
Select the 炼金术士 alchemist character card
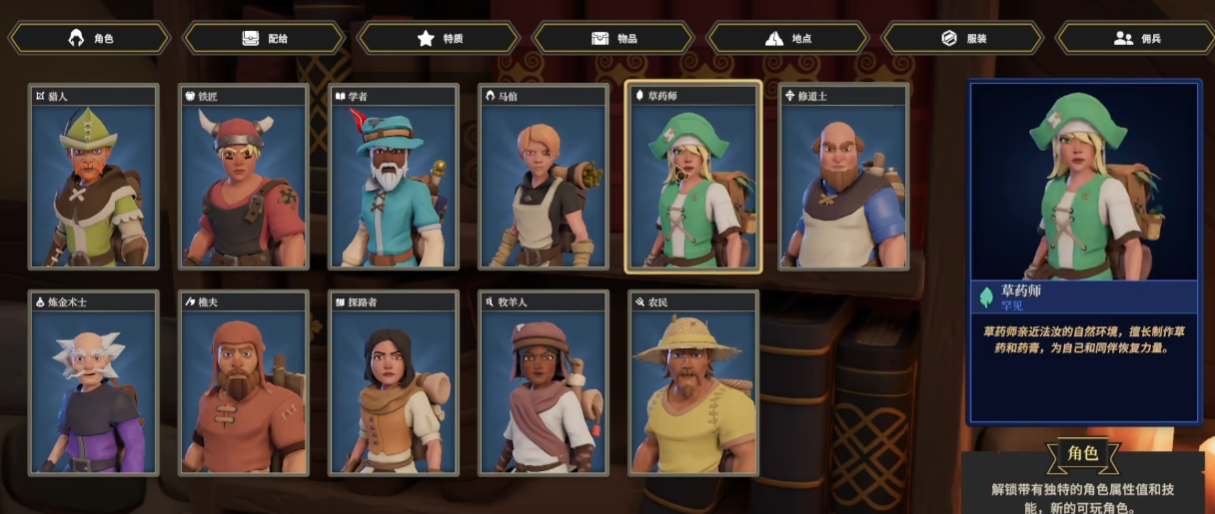click(94, 384)
